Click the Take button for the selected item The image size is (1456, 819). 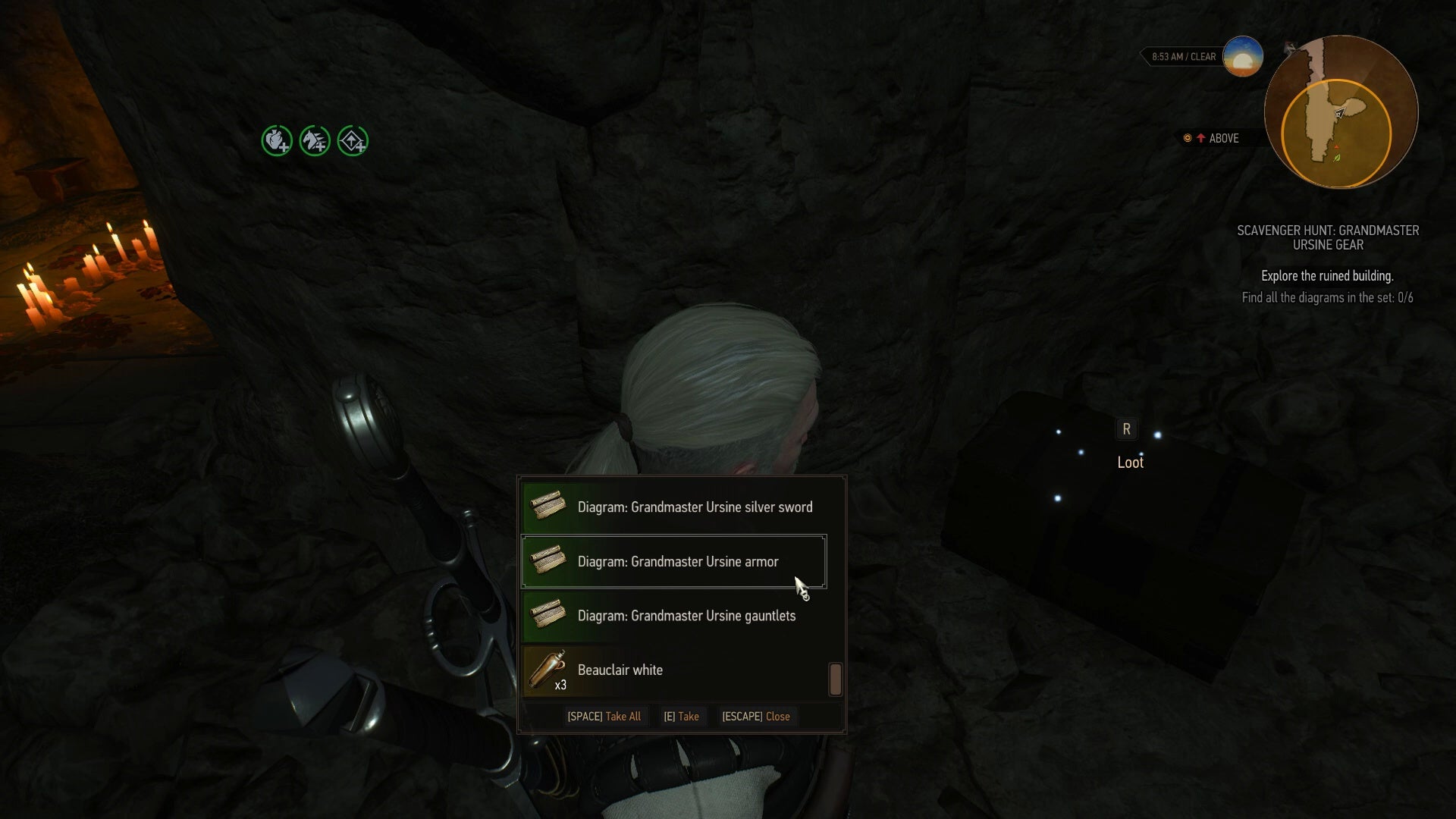(682, 716)
